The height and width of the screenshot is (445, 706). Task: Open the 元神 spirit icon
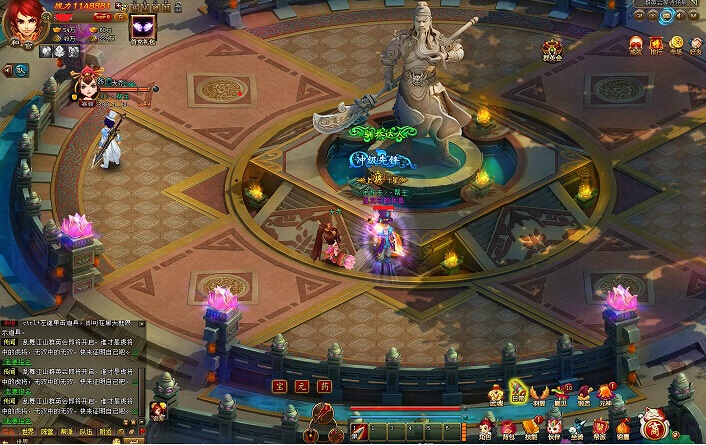(605, 393)
